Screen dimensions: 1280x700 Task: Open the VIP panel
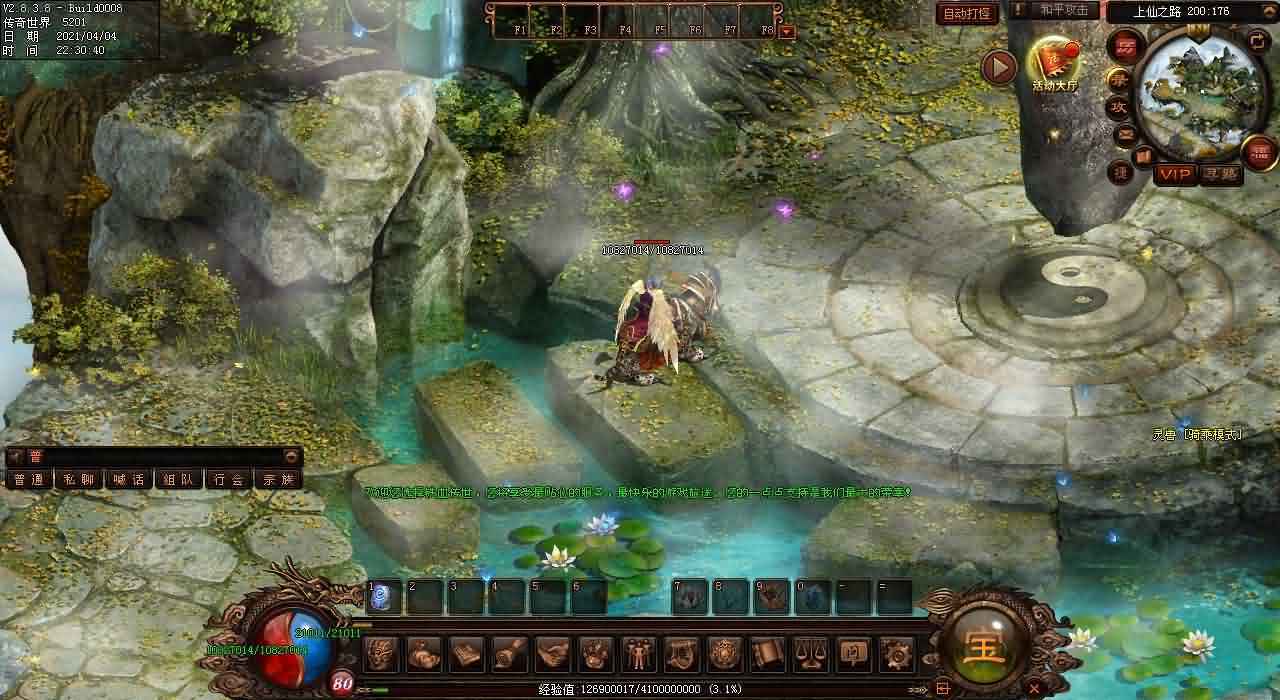click(x=1175, y=175)
